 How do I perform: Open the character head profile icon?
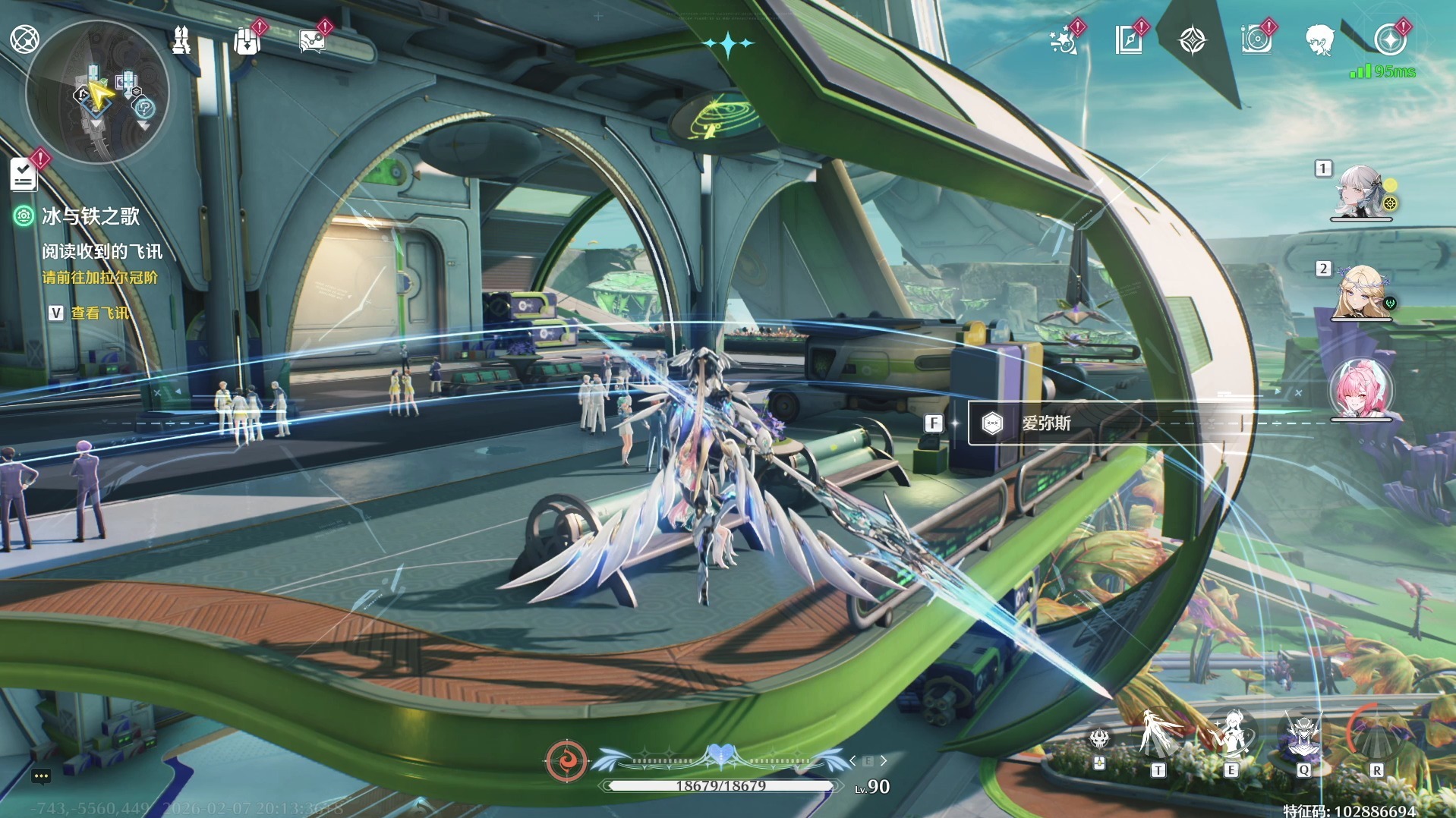[x=1321, y=40]
